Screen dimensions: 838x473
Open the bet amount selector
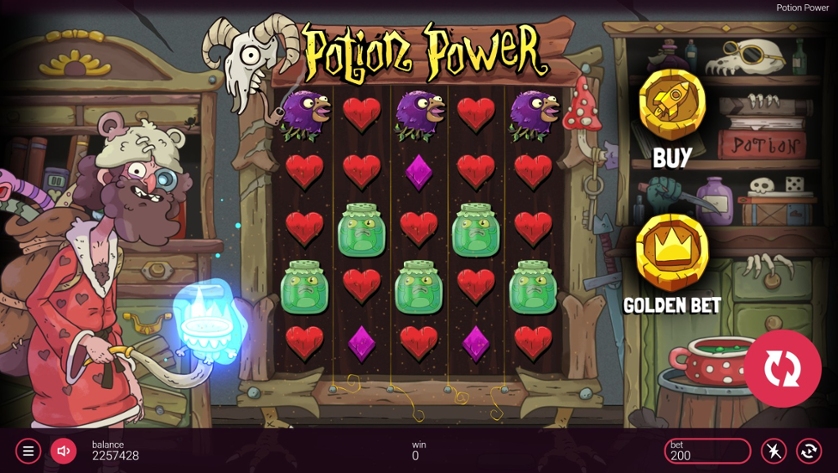tap(707, 451)
